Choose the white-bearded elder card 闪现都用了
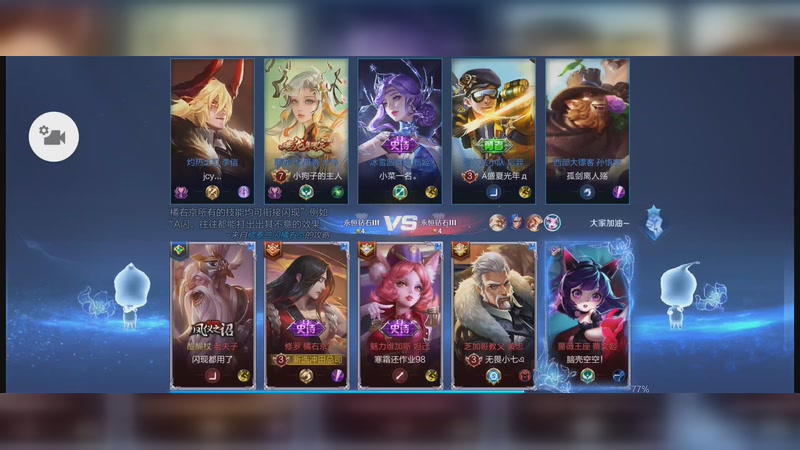Screen dimensions: 800x450 coord(213,314)
